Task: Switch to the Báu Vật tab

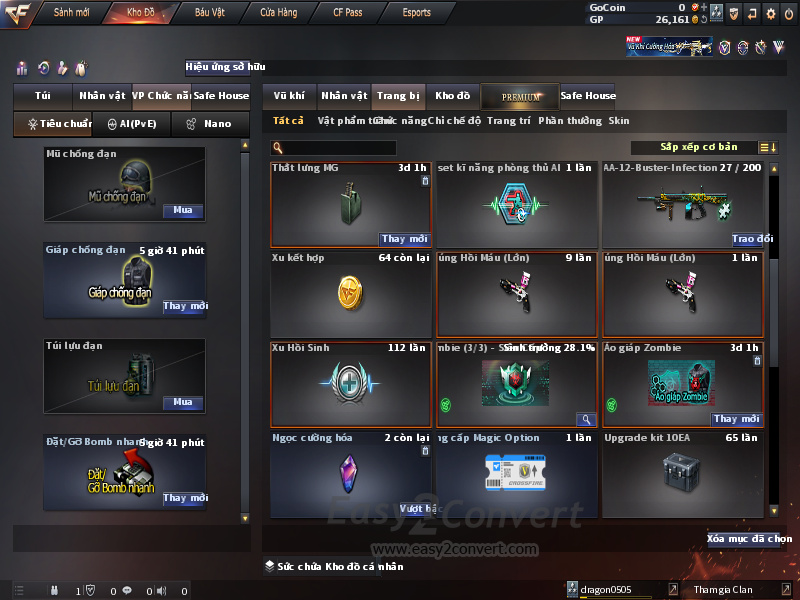Action: click(209, 13)
